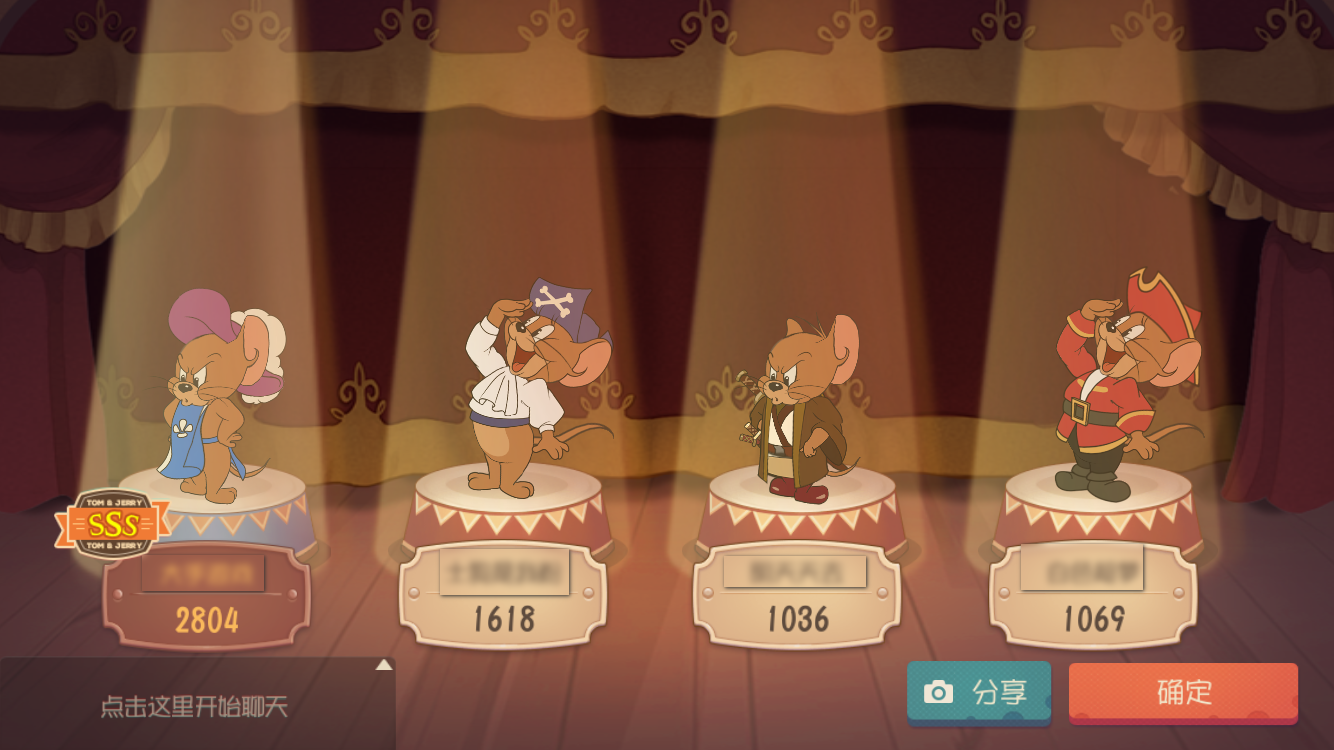Choose the player plaque scoring 1069
Image resolution: width=1334 pixels, height=750 pixels.
tap(1093, 597)
